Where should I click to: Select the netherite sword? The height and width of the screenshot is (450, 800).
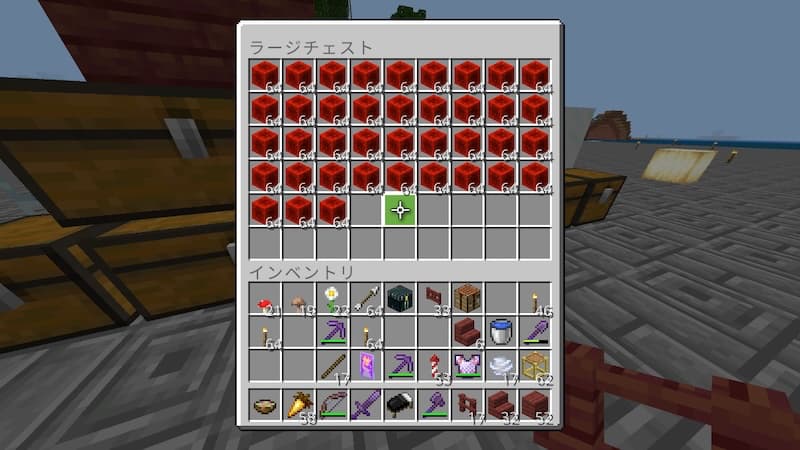(367, 405)
